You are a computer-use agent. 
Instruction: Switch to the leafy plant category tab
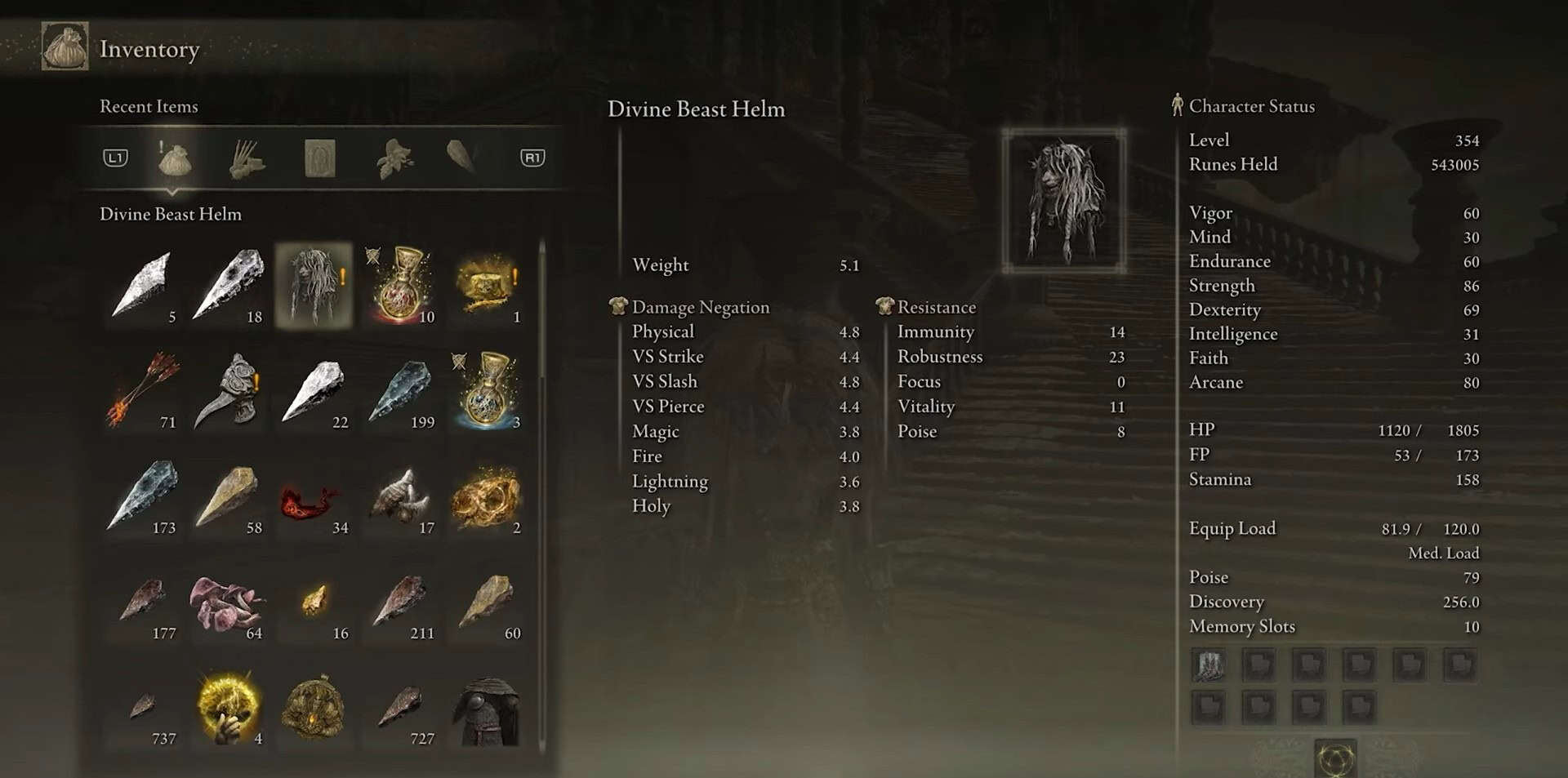tap(394, 158)
